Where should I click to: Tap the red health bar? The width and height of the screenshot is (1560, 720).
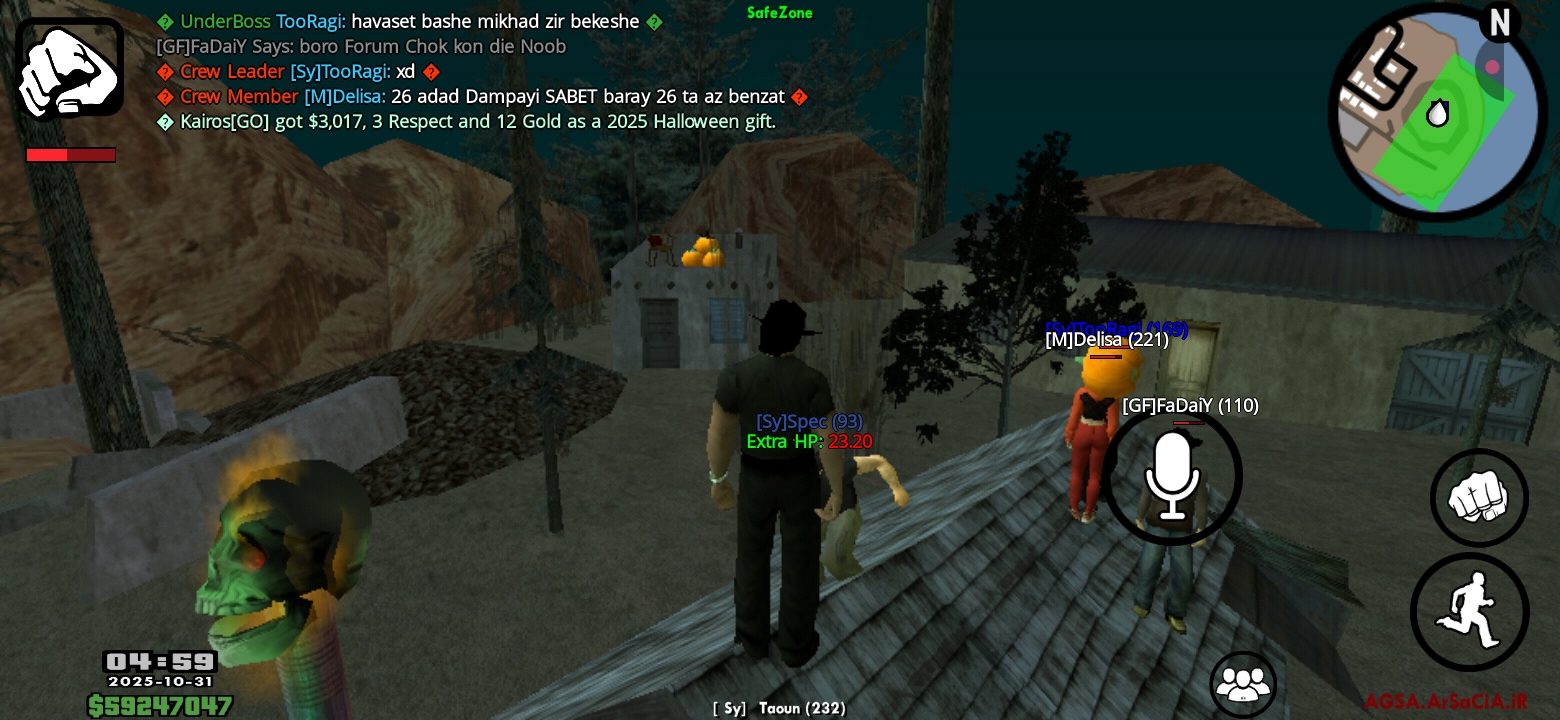tap(71, 155)
